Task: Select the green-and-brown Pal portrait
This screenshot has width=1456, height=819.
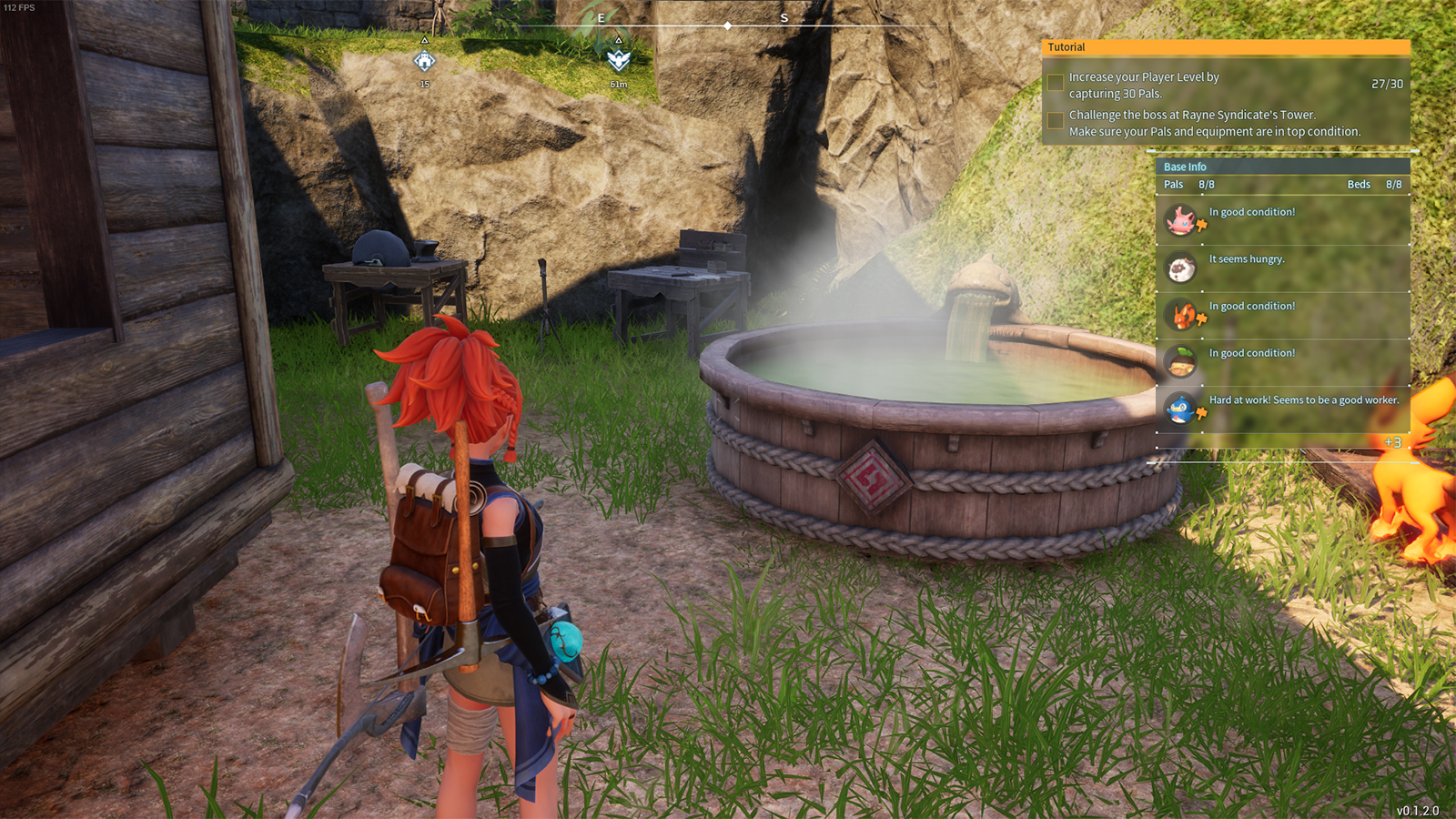Action: pyautogui.click(x=1181, y=362)
